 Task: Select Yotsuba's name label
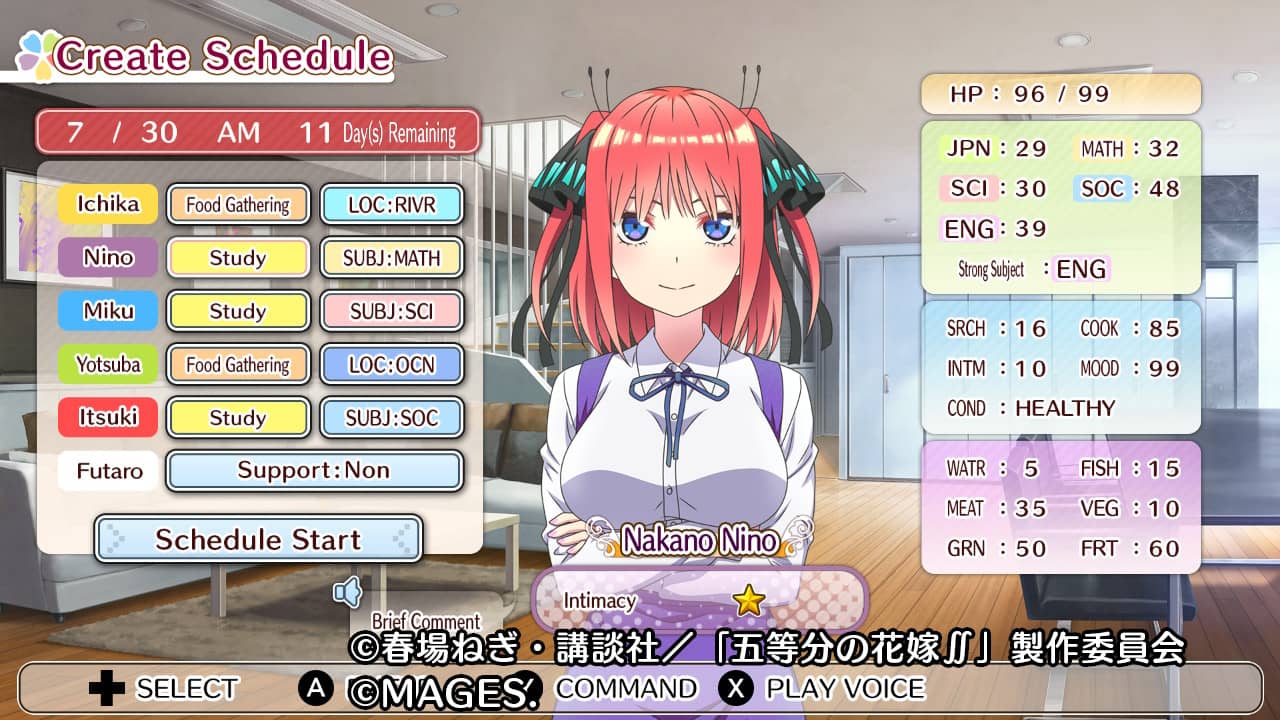point(108,364)
